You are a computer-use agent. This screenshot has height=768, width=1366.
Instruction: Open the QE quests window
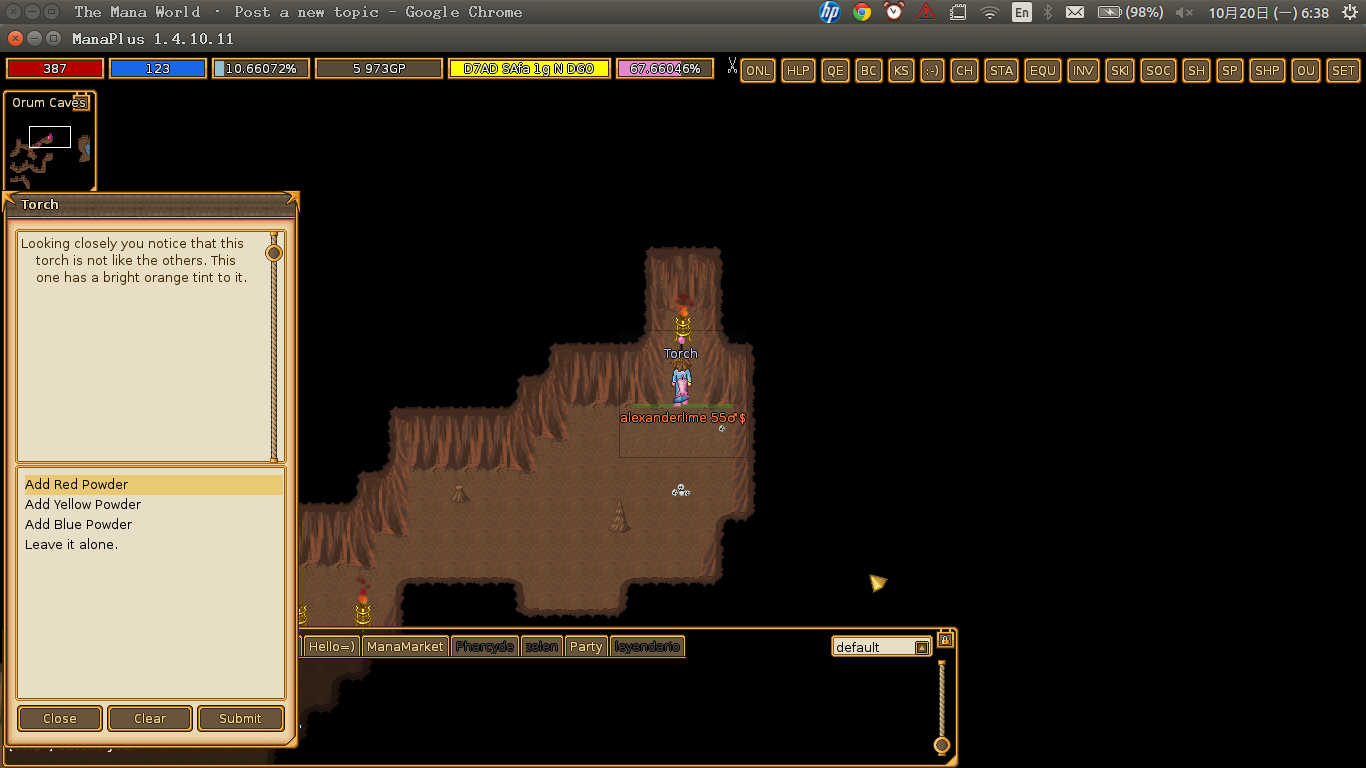click(x=835, y=70)
